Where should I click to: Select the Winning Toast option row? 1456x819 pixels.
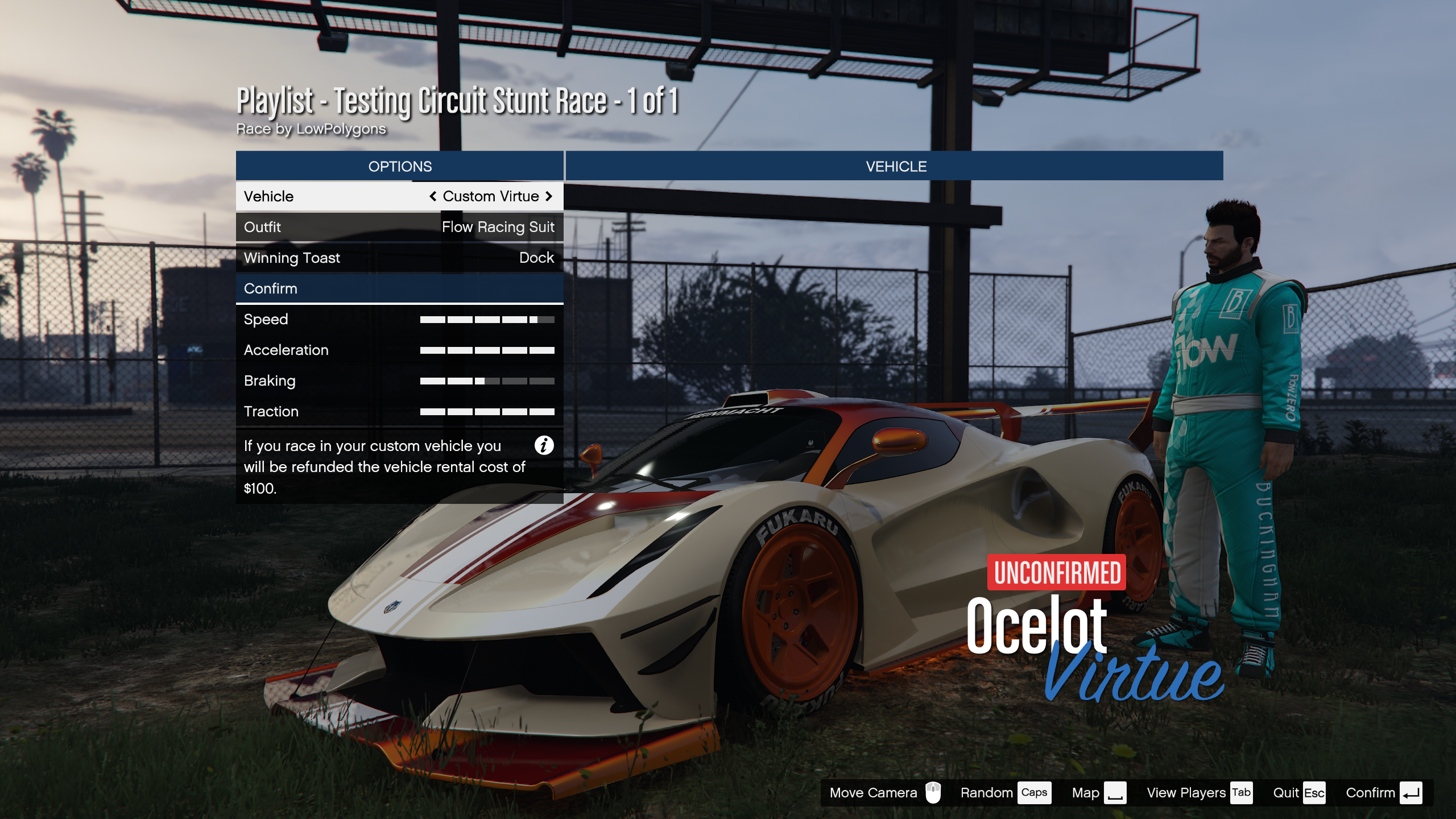[x=399, y=258]
